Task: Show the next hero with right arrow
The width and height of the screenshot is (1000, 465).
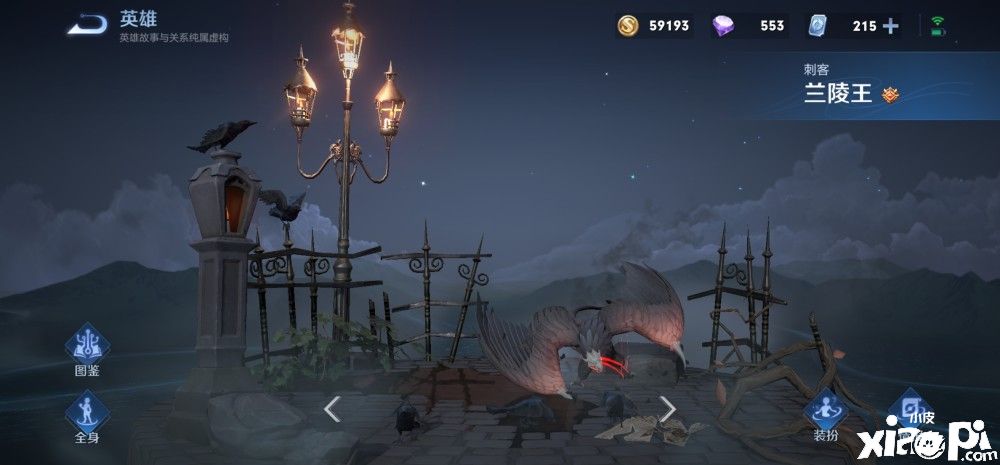Action: [x=667, y=408]
